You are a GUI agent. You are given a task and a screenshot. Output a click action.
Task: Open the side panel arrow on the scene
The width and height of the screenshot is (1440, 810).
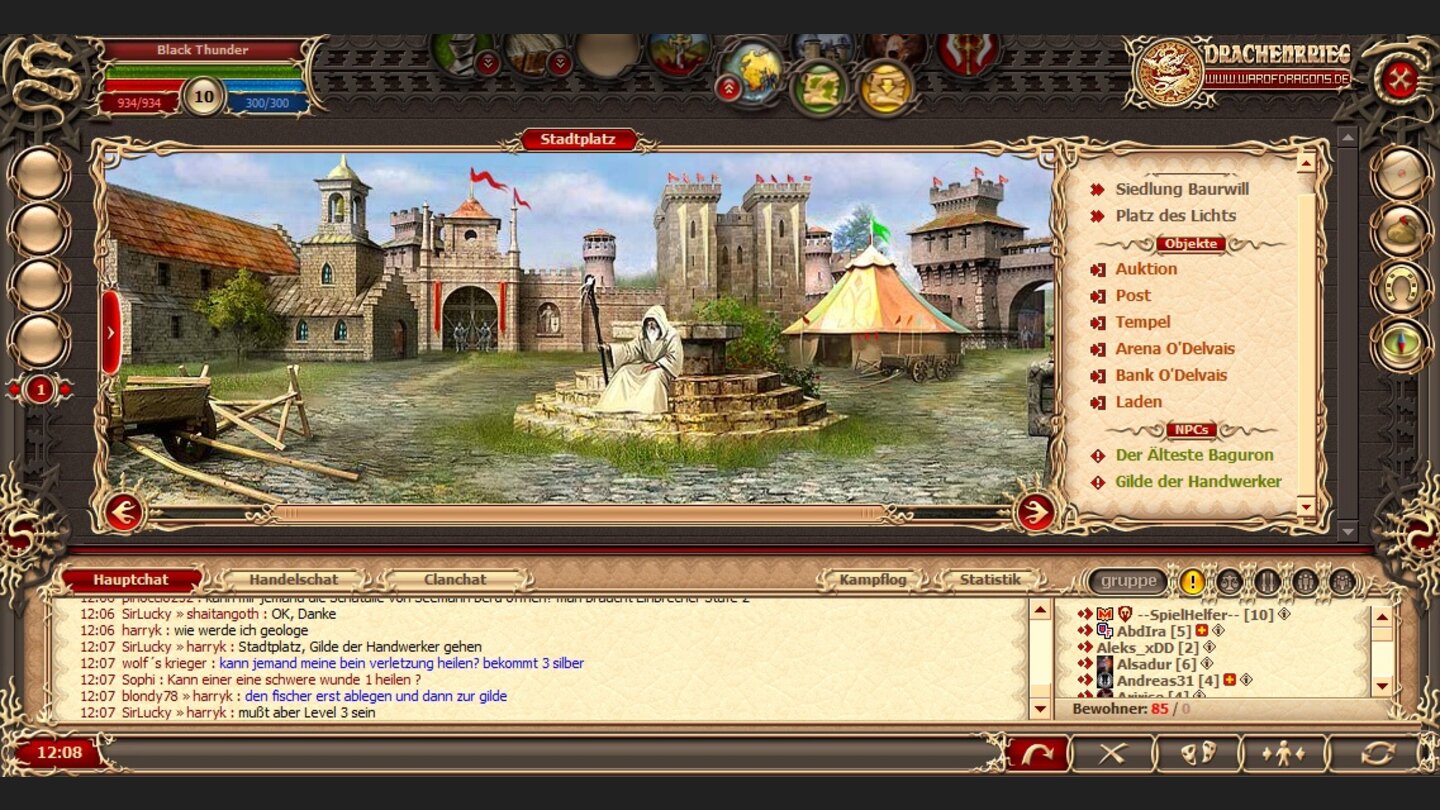tap(110, 330)
